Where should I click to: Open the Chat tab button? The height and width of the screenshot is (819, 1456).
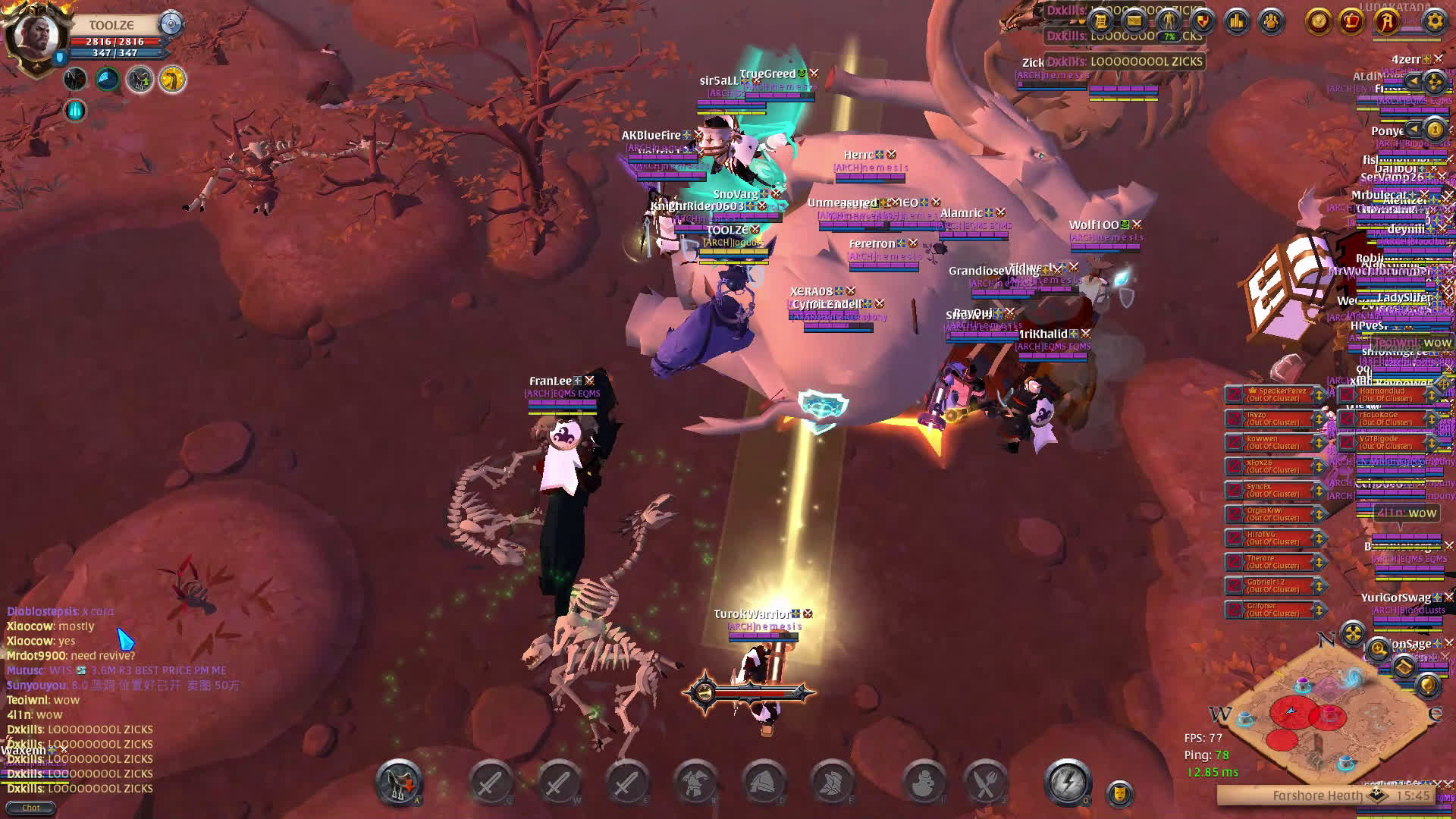pos(30,808)
